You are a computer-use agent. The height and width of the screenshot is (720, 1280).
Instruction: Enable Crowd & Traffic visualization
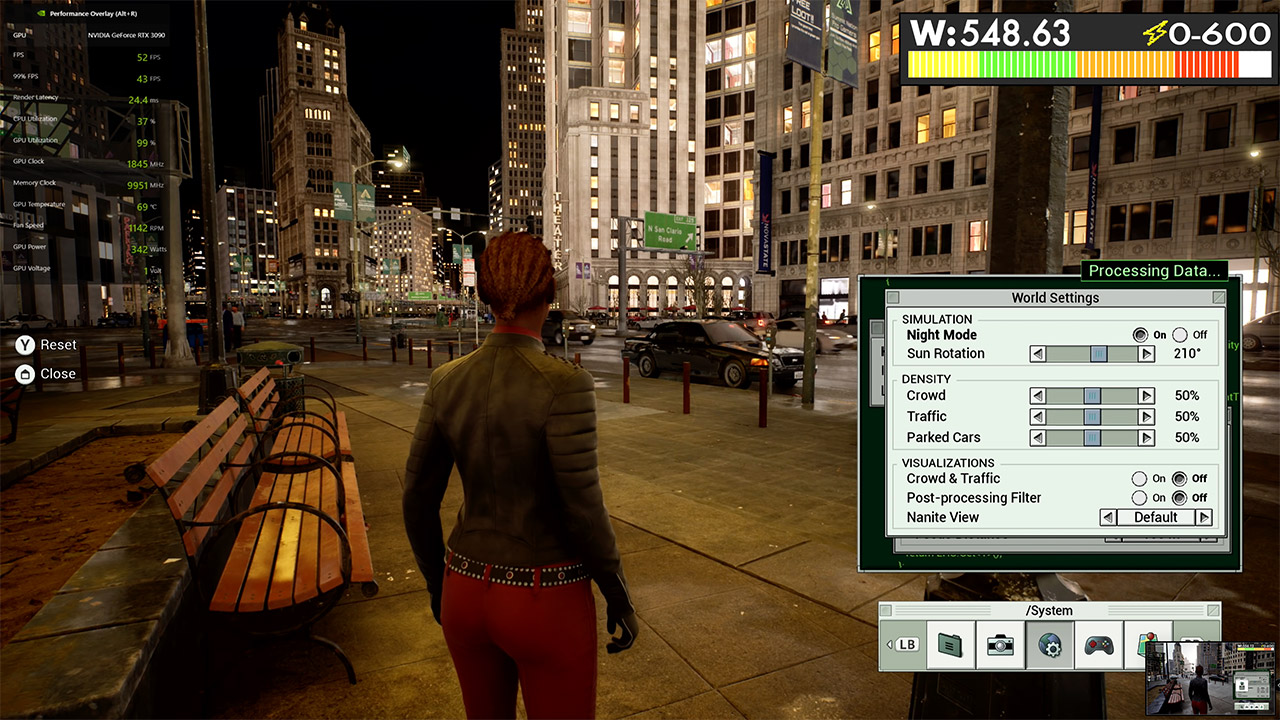pos(1139,479)
